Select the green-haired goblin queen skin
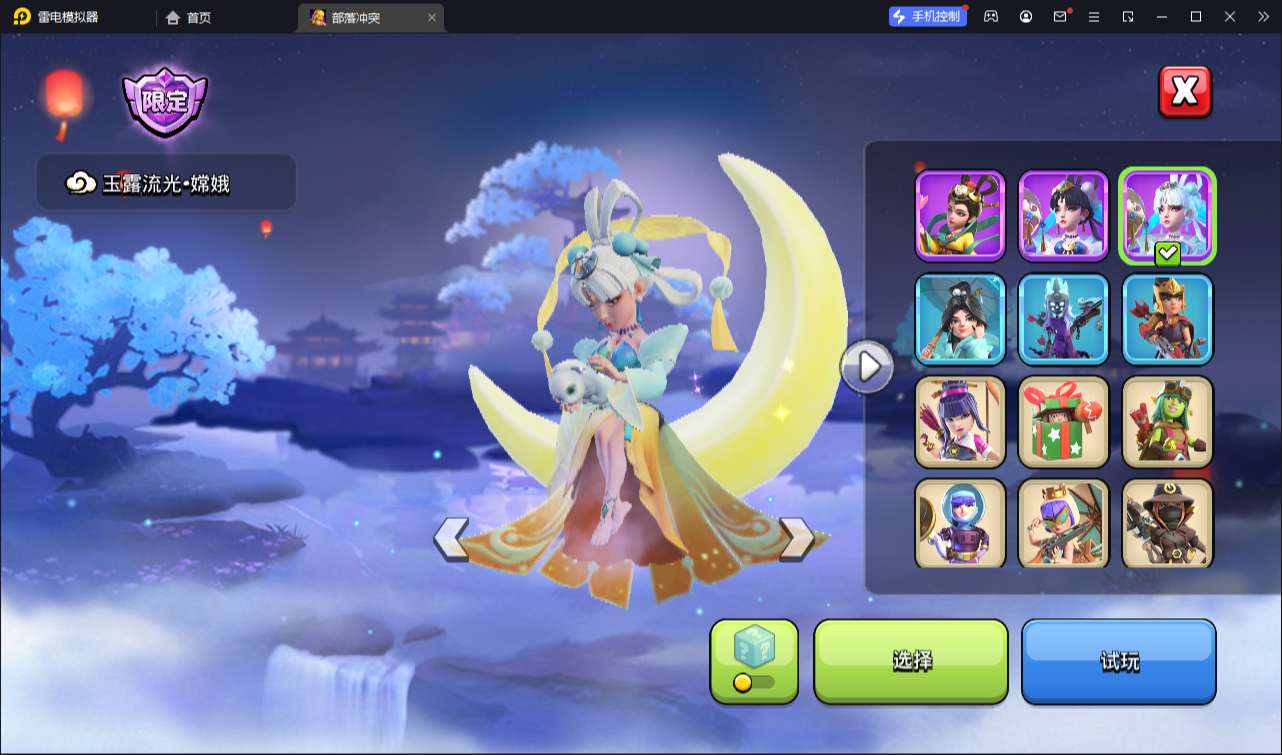 coord(1167,422)
